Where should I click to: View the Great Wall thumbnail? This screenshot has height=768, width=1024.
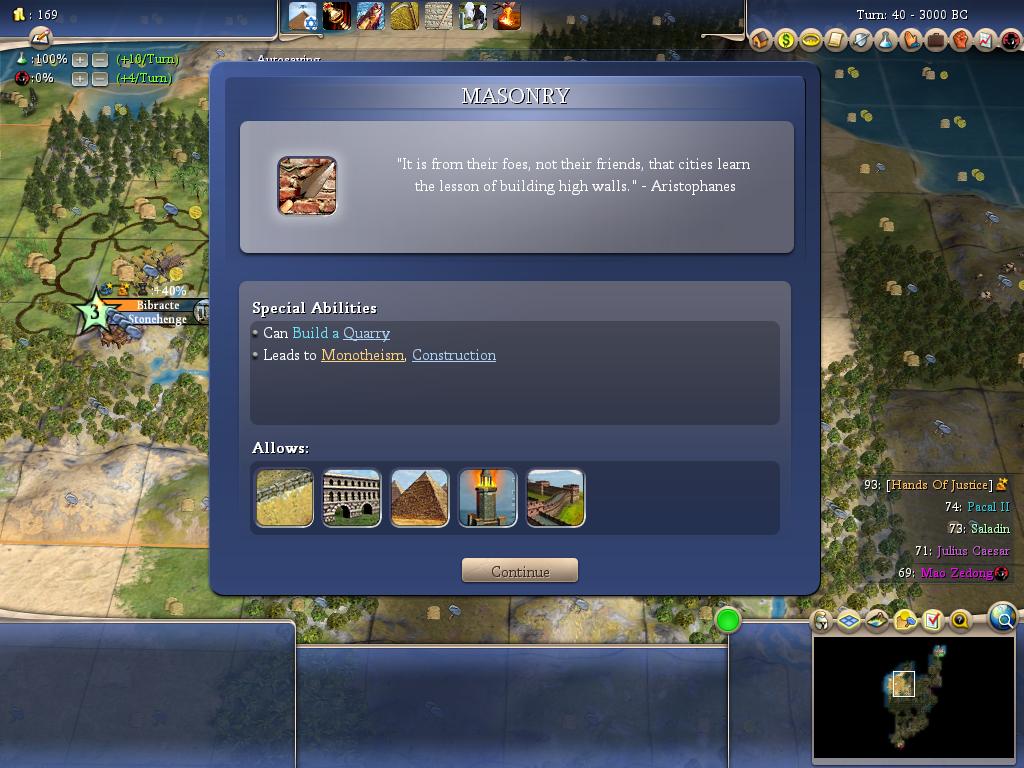(556, 498)
